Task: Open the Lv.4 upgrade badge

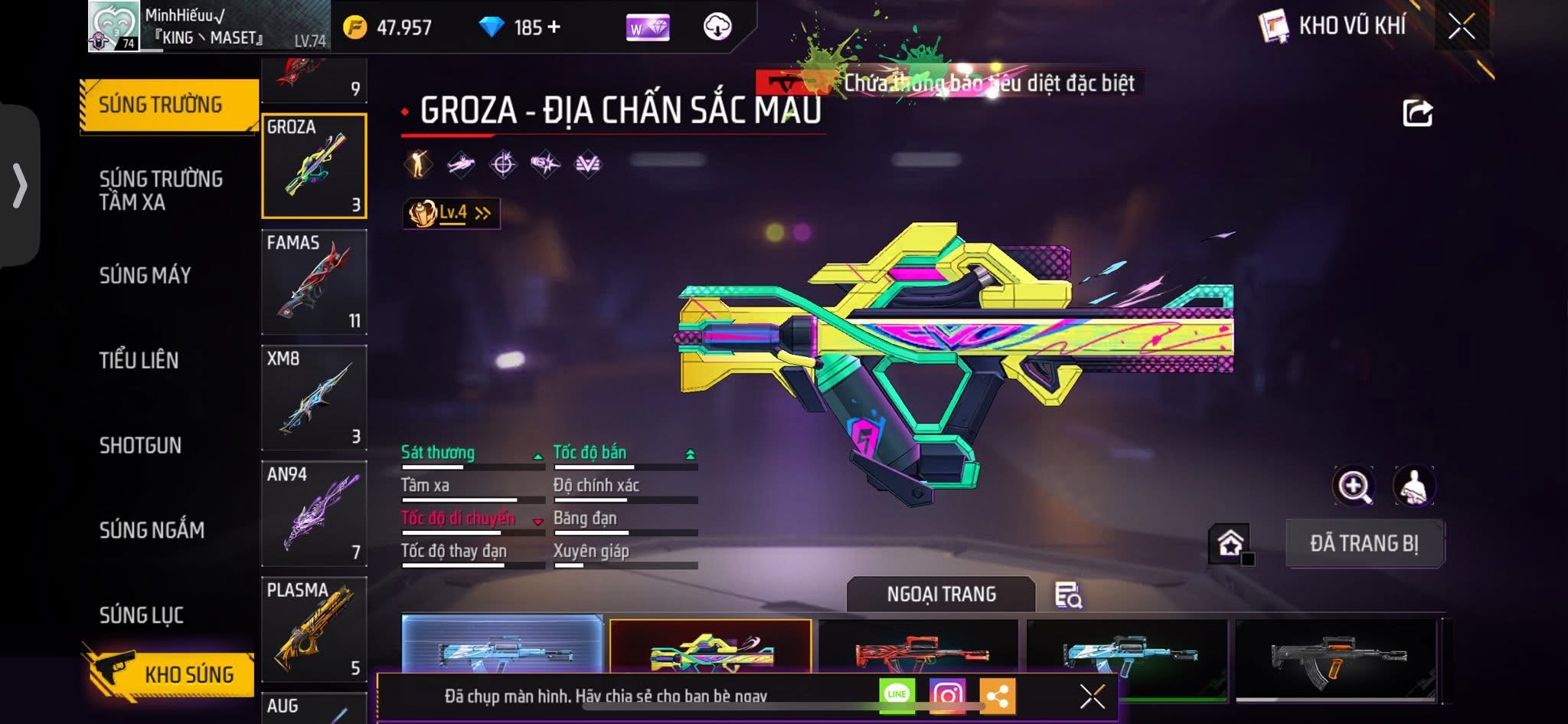Action: 452,213
